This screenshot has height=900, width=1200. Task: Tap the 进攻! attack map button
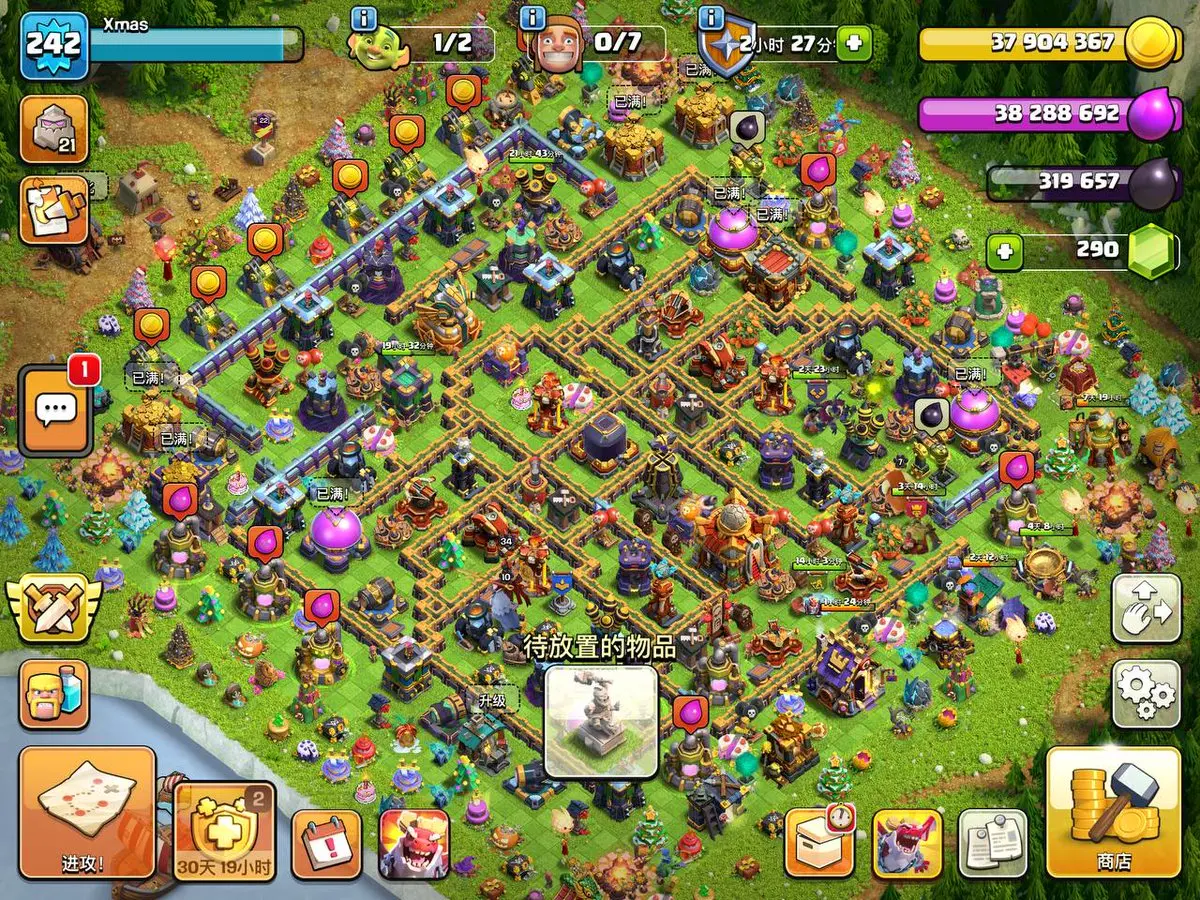pyautogui.click(x=87, y=812)
